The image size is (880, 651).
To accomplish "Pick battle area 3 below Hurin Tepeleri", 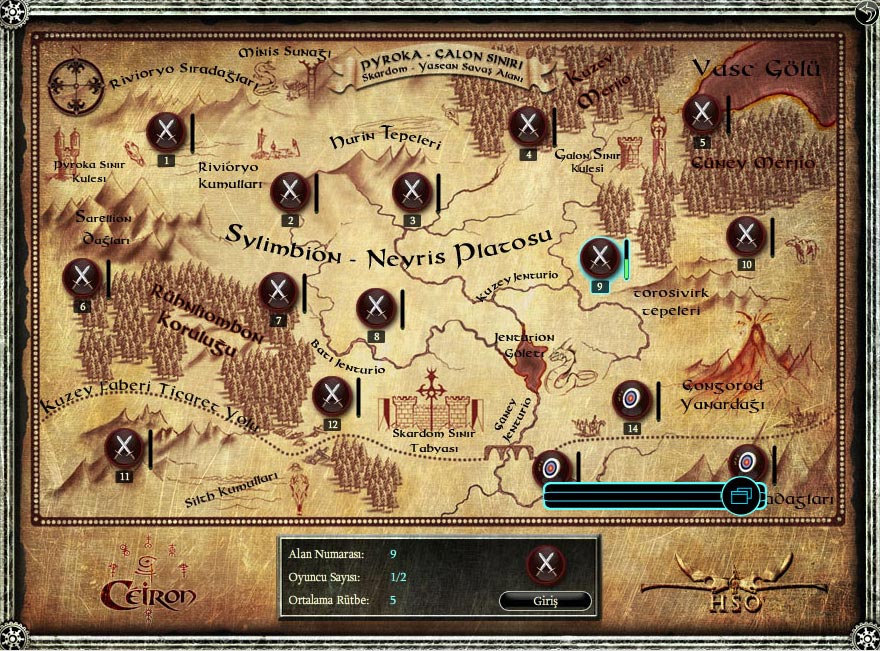I will pos(412,191).
